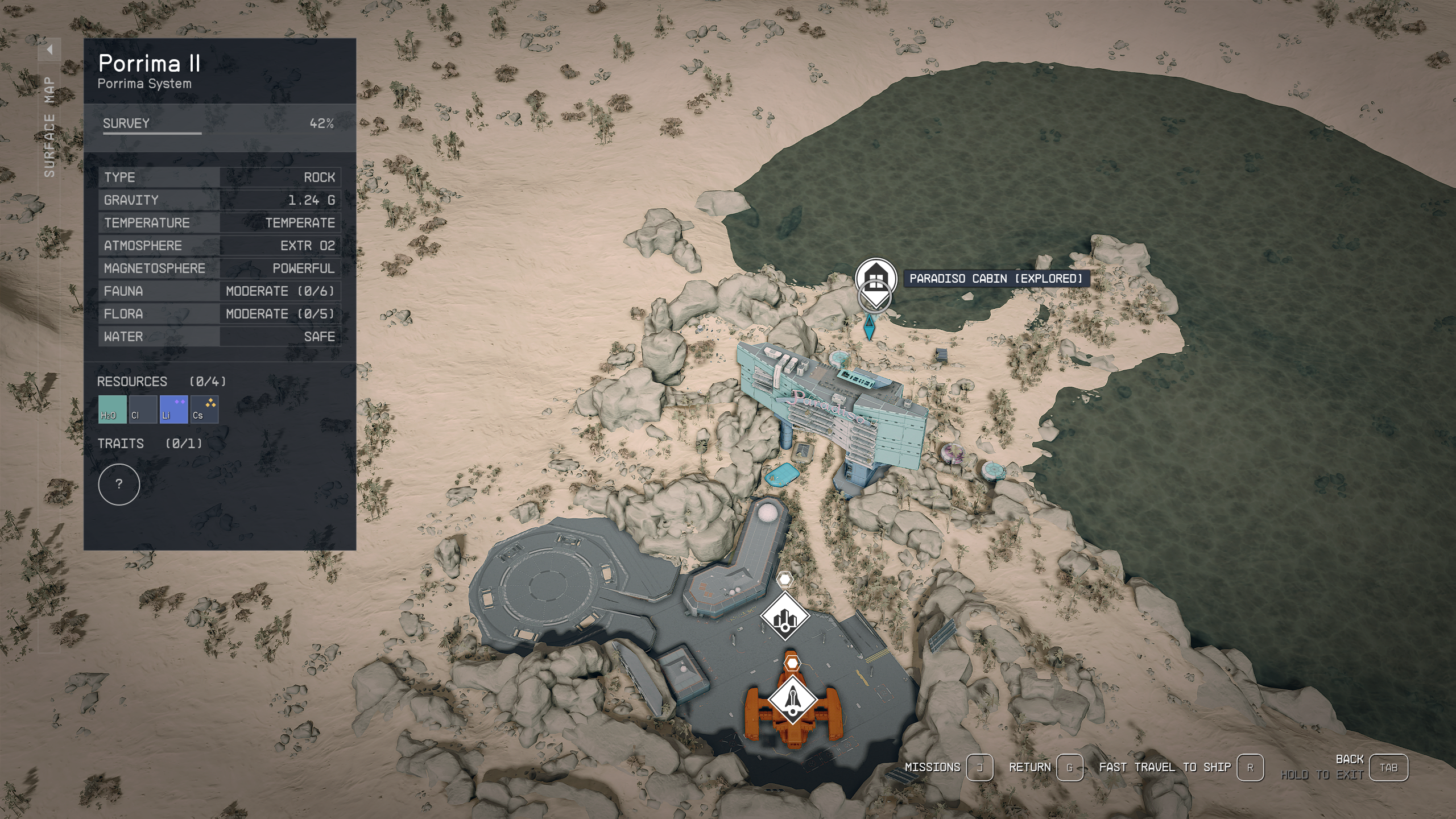Choose Return to recenter the map
This screenshot has width=1456, height=819.
click(x=1069, y=768)
